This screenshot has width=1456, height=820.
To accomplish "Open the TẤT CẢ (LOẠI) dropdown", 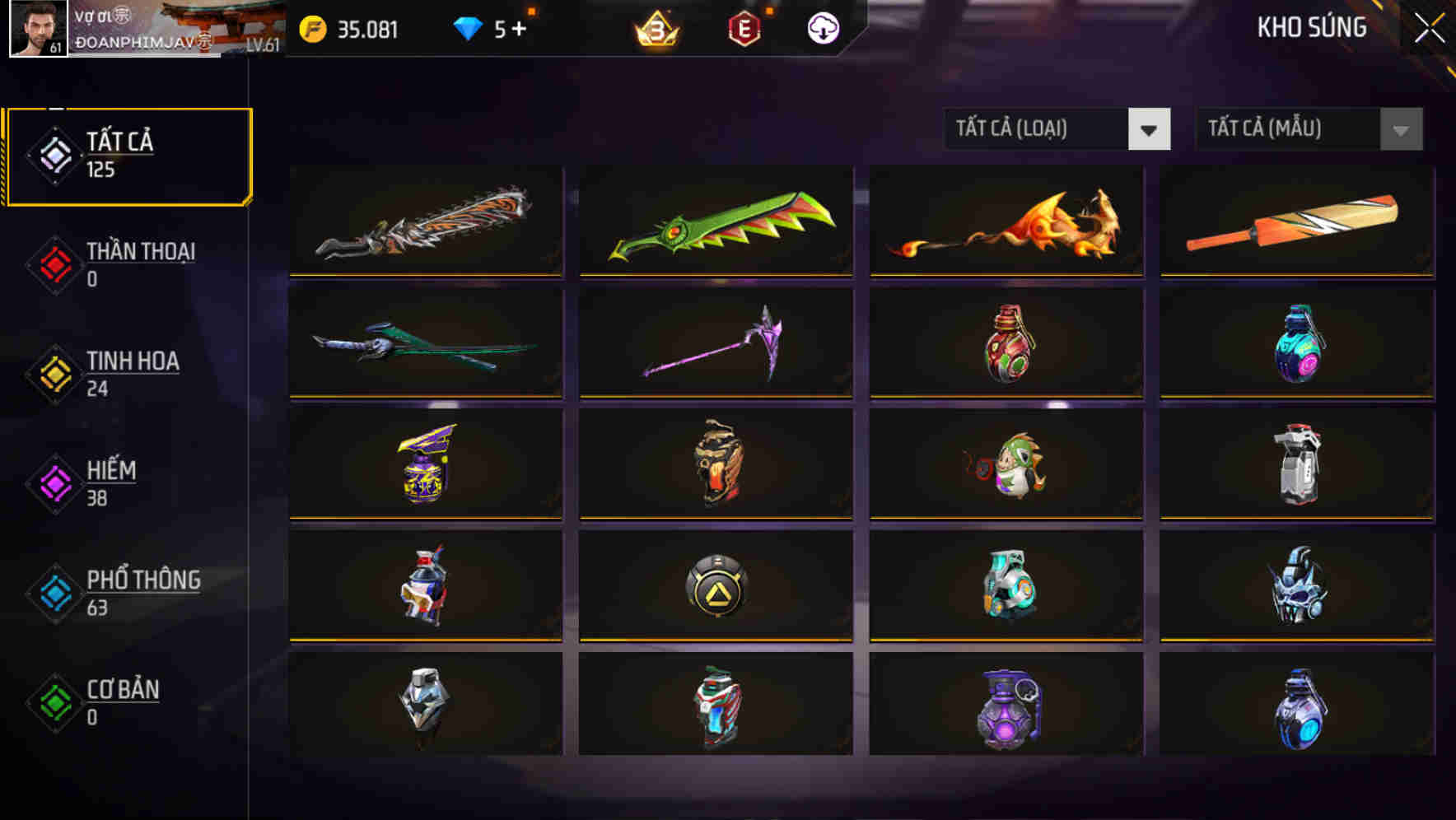I will (x=1058, y=128).
